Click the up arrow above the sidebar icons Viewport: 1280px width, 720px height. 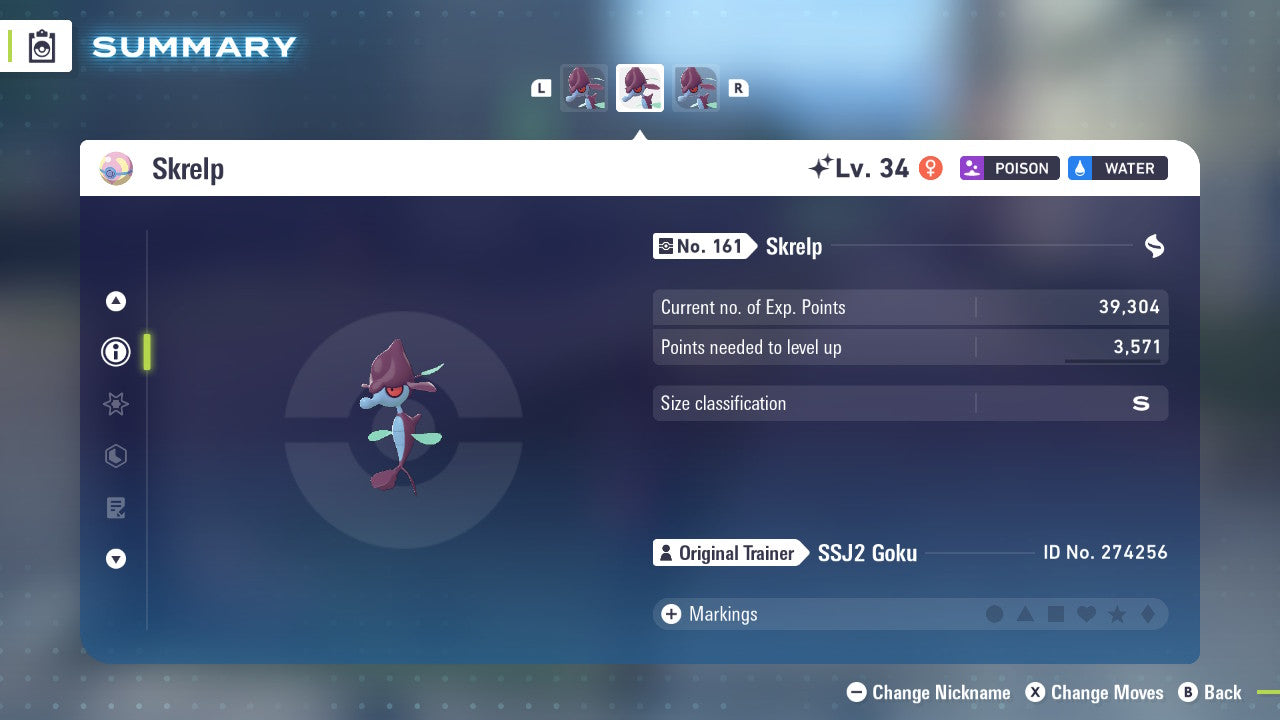pyautogui.click(x=115, y=300)
